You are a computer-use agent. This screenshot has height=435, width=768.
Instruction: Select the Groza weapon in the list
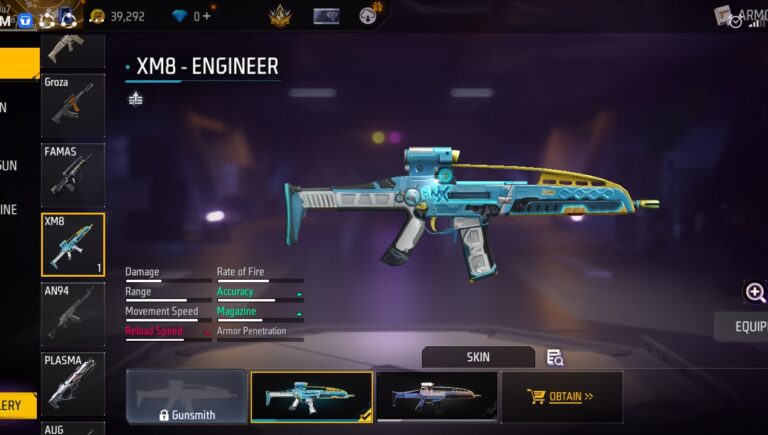point(72,105)
